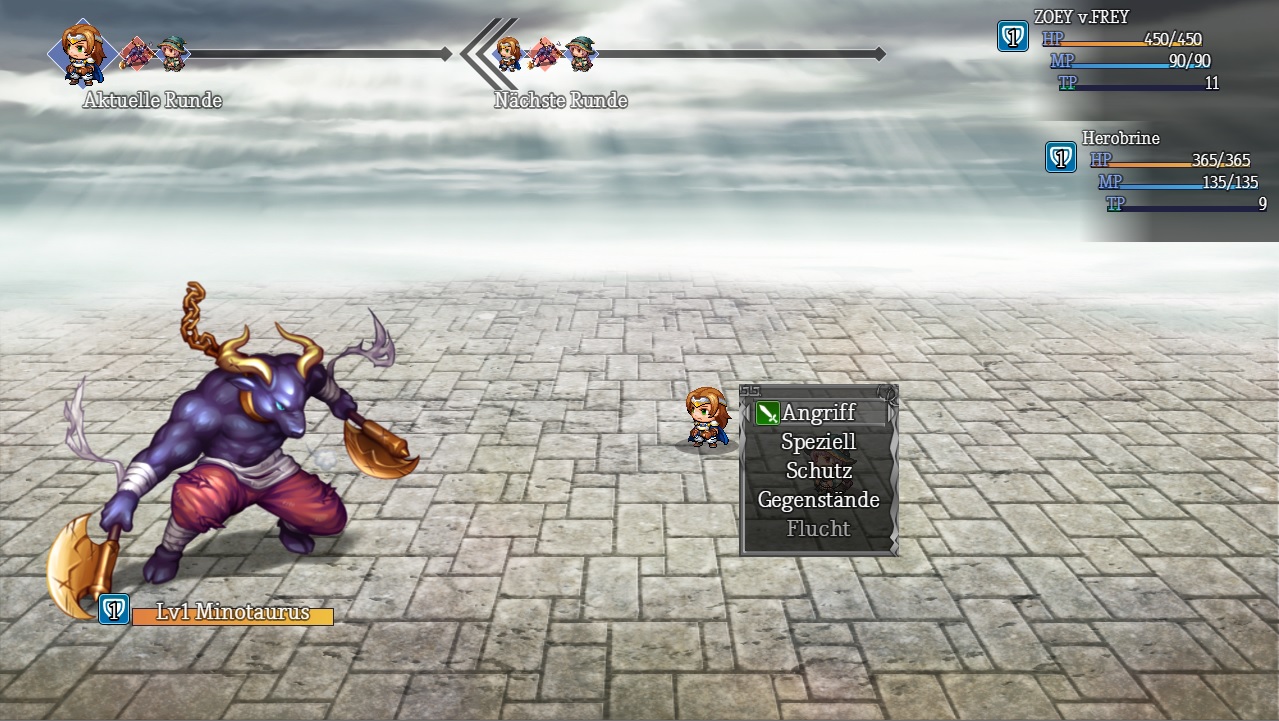This screenshot has width=1279, height=721.
Task: Open the Speziell skills menu
Action: [819, 441]
